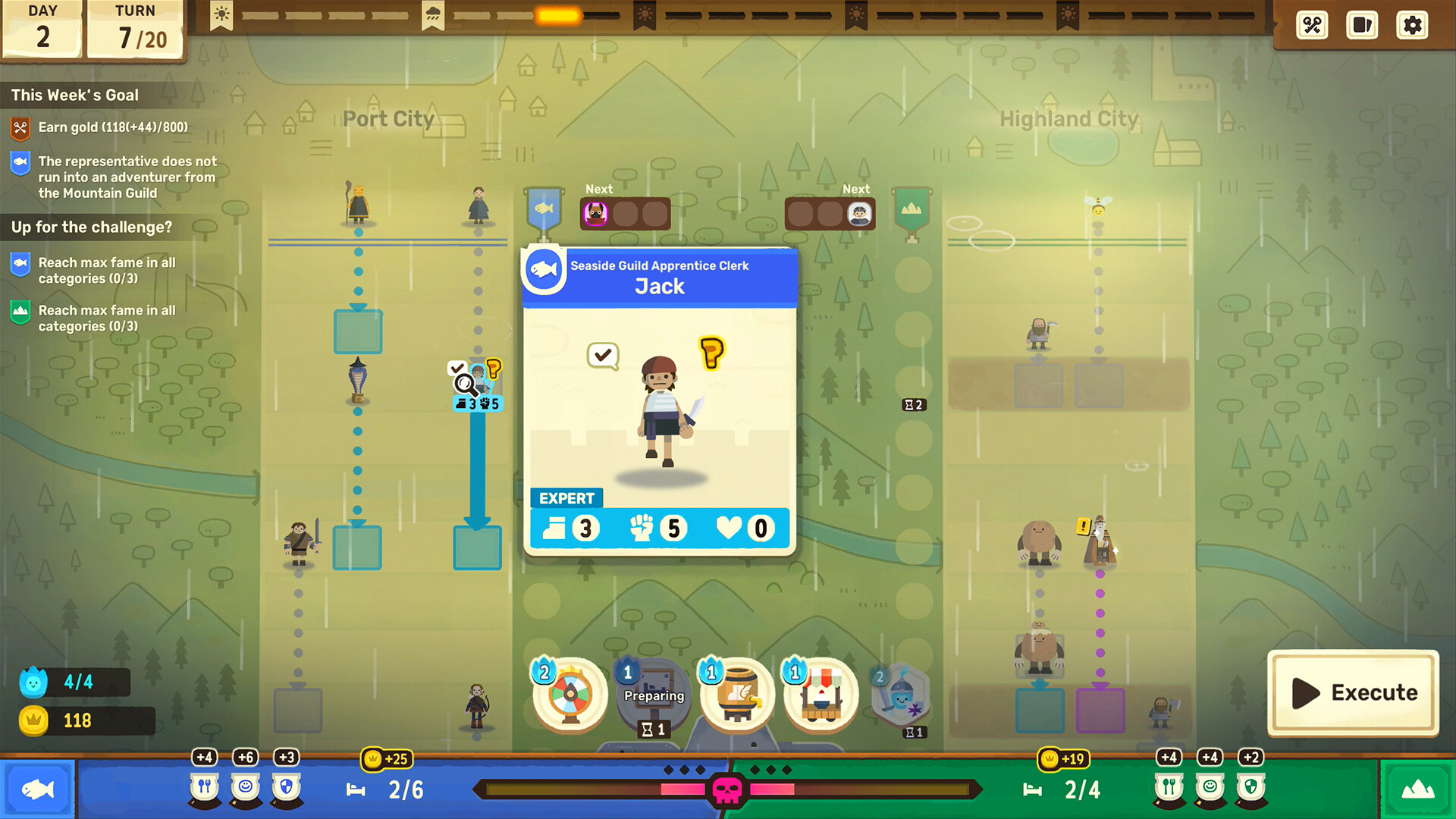This screenshot has height=819, width=1456.
Task: Select the Seaside Guild fish tab bottom left
Action: pos(37,789)
